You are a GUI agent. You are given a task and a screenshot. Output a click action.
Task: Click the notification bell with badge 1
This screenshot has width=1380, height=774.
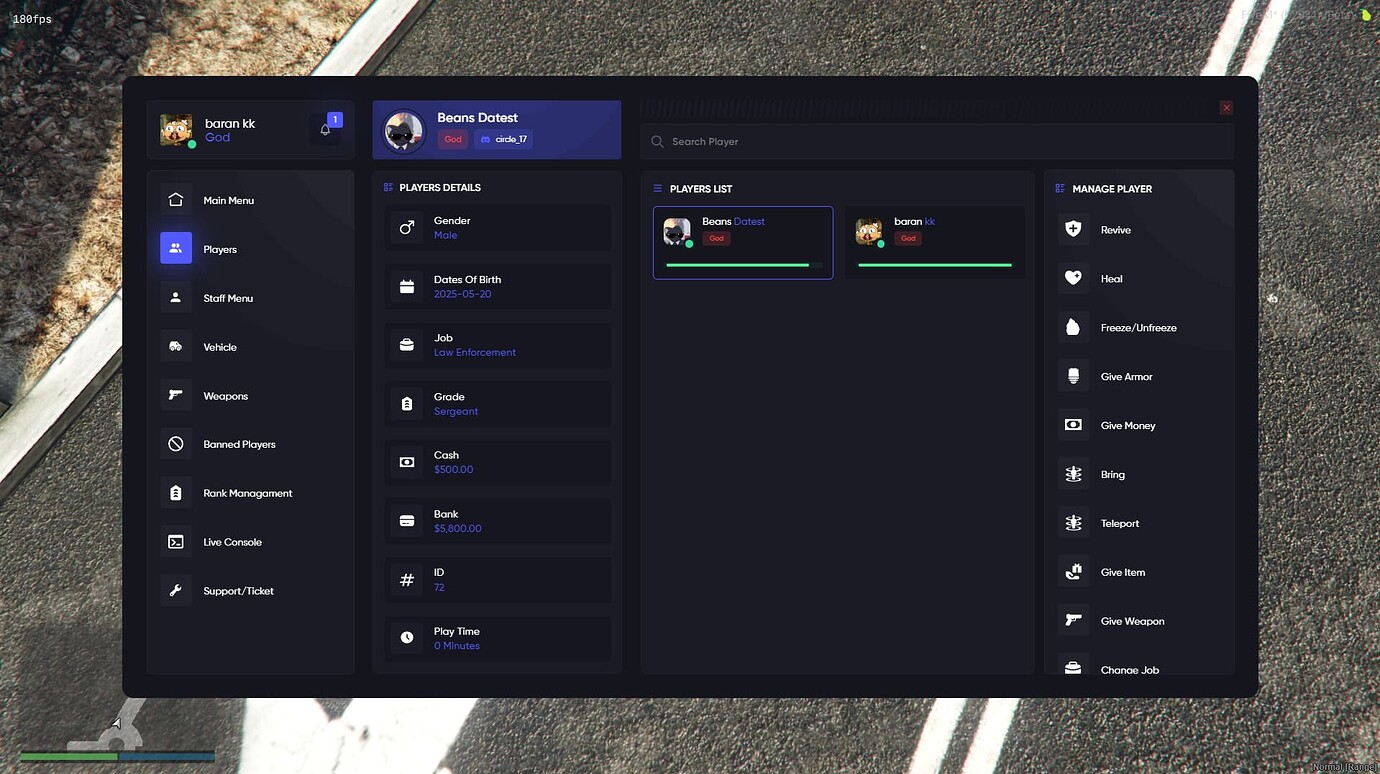tap(325, 128)
